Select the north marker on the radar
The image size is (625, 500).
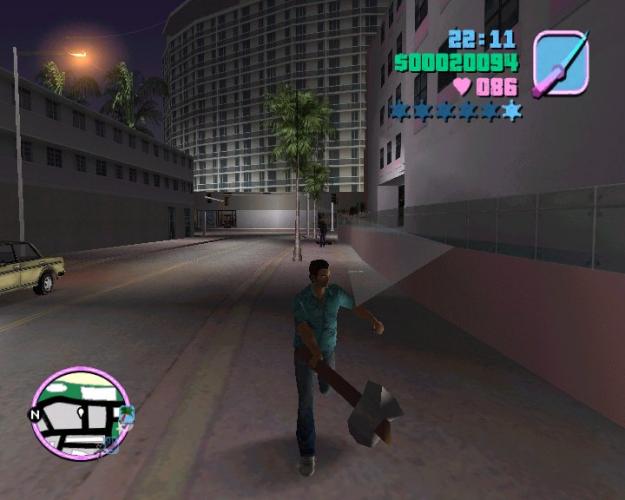click(x=32, y=415)
